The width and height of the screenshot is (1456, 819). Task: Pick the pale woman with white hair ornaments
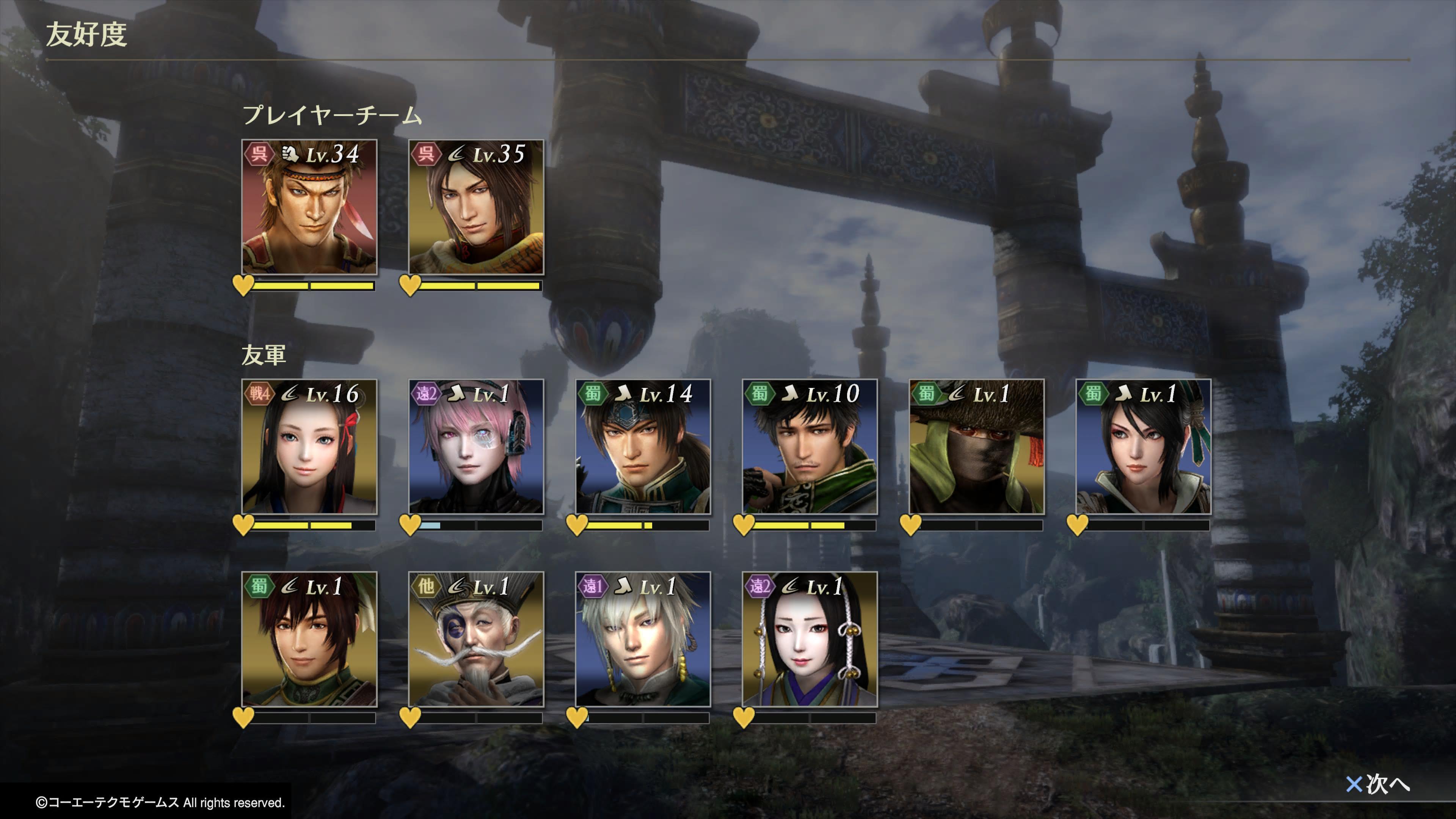[x=810, y=639]
